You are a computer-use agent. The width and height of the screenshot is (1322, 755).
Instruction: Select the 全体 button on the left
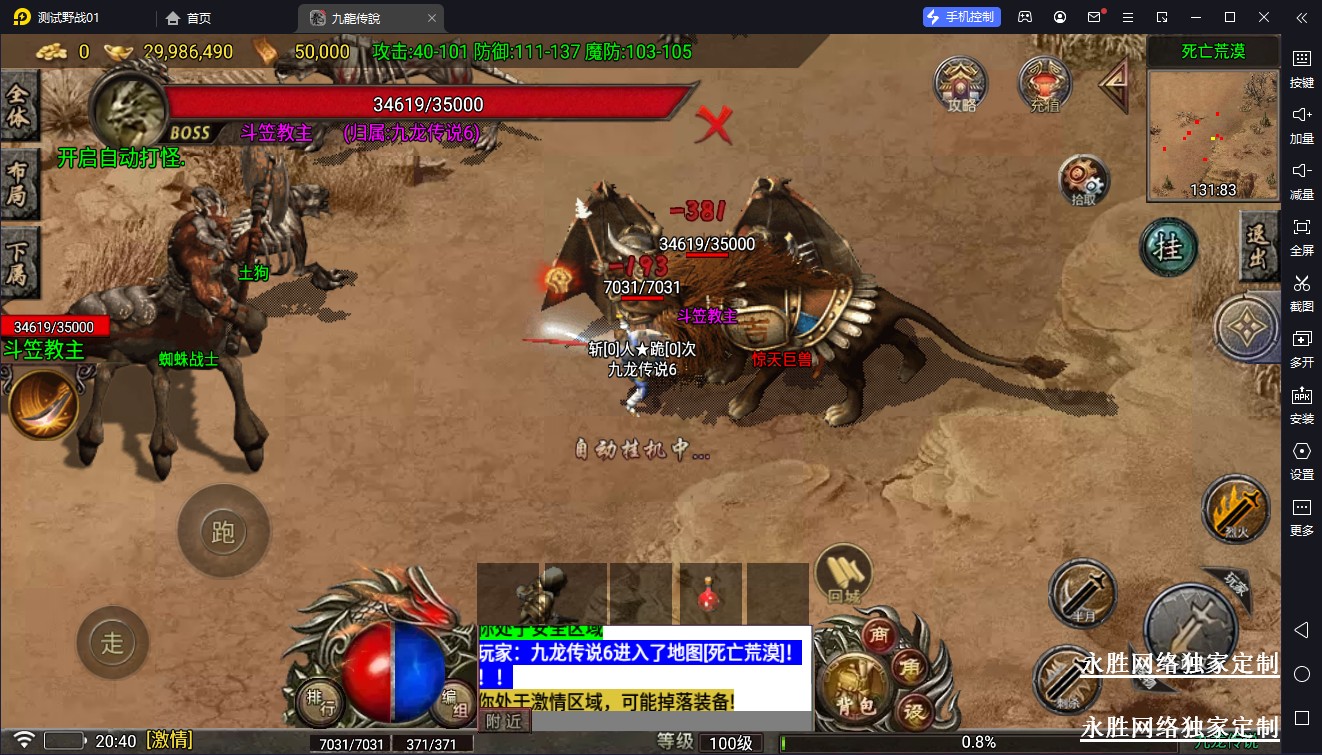point(19,107)
